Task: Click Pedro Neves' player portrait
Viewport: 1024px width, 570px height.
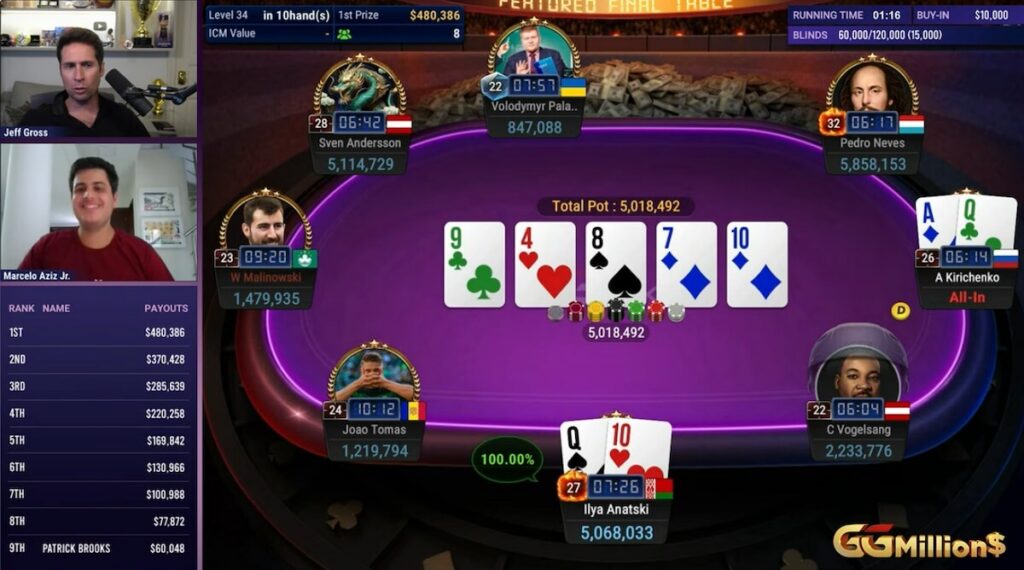Action: [x=872, y=88]
